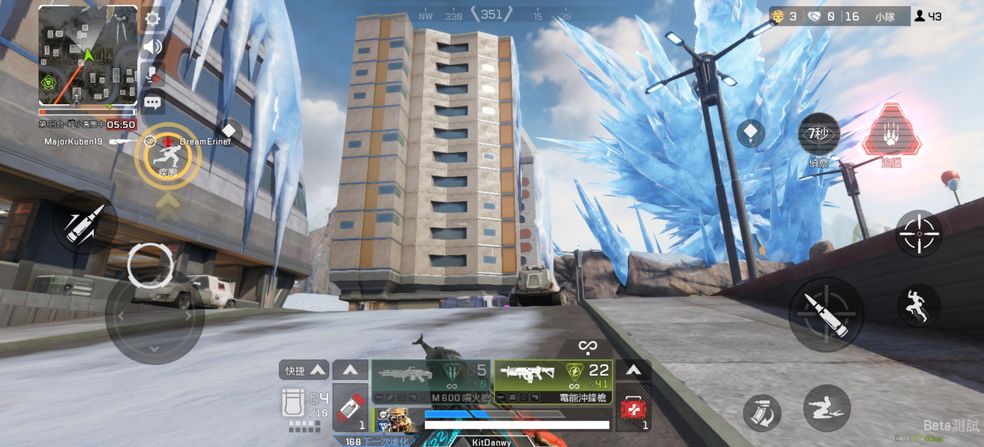Open settings with the gear icon
This screenshot has height=447, width=984.
pos(153,18)
